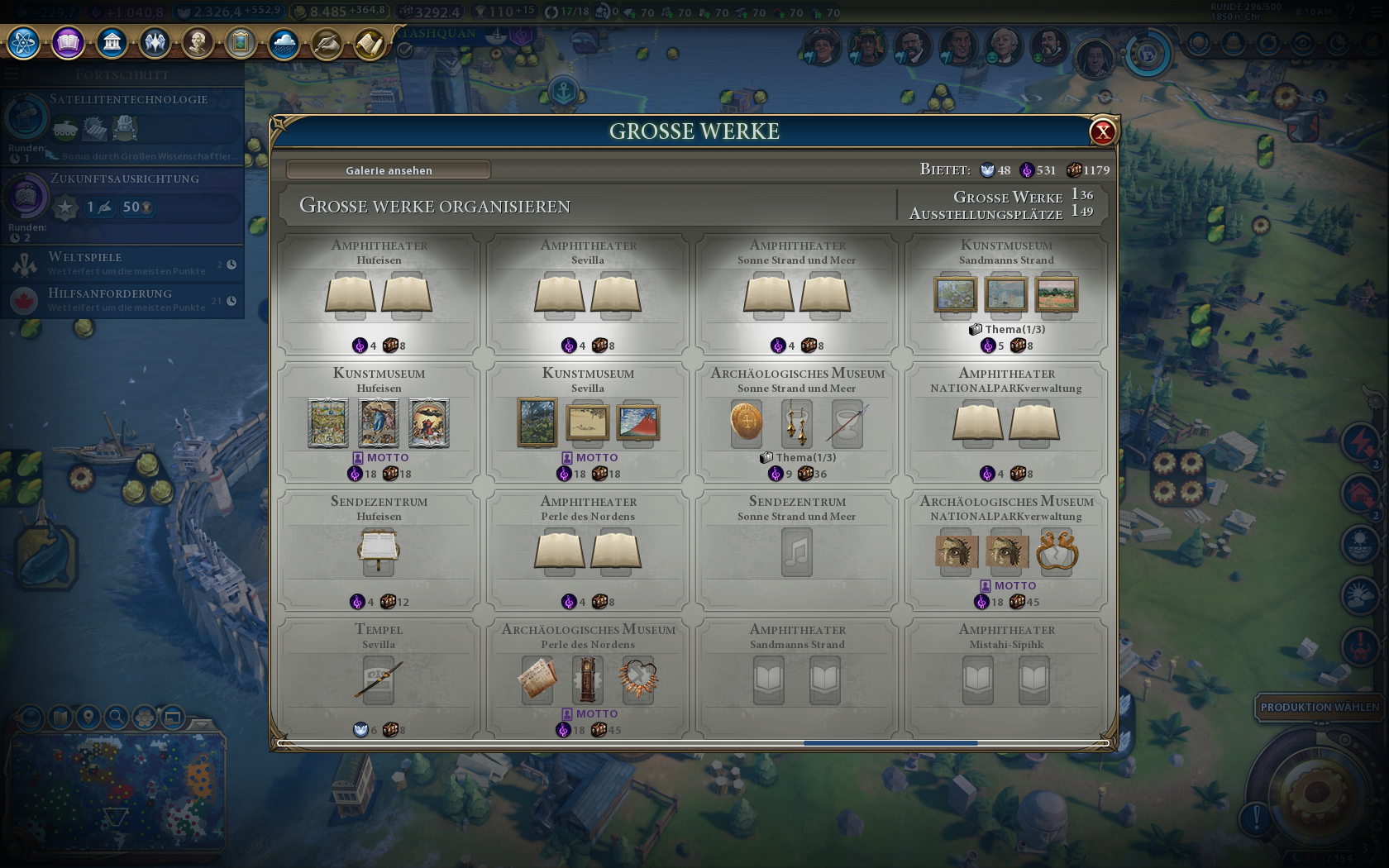Choose the empty music slot in the Sendezentrum
Viewport: 1389px width, 868px height.
[x=797, y=551]
